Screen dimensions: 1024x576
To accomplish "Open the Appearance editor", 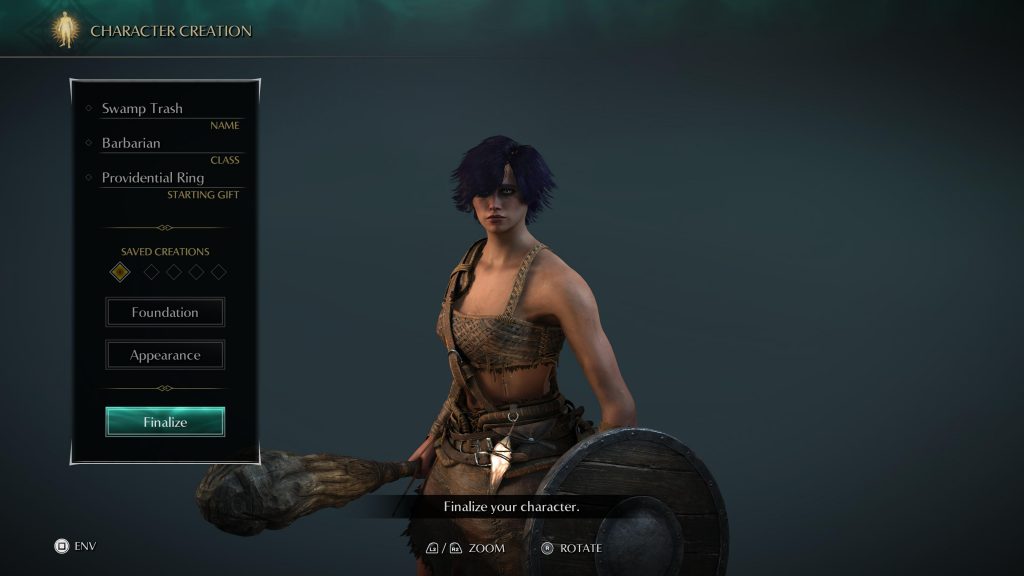I will [x=165, y=355].
